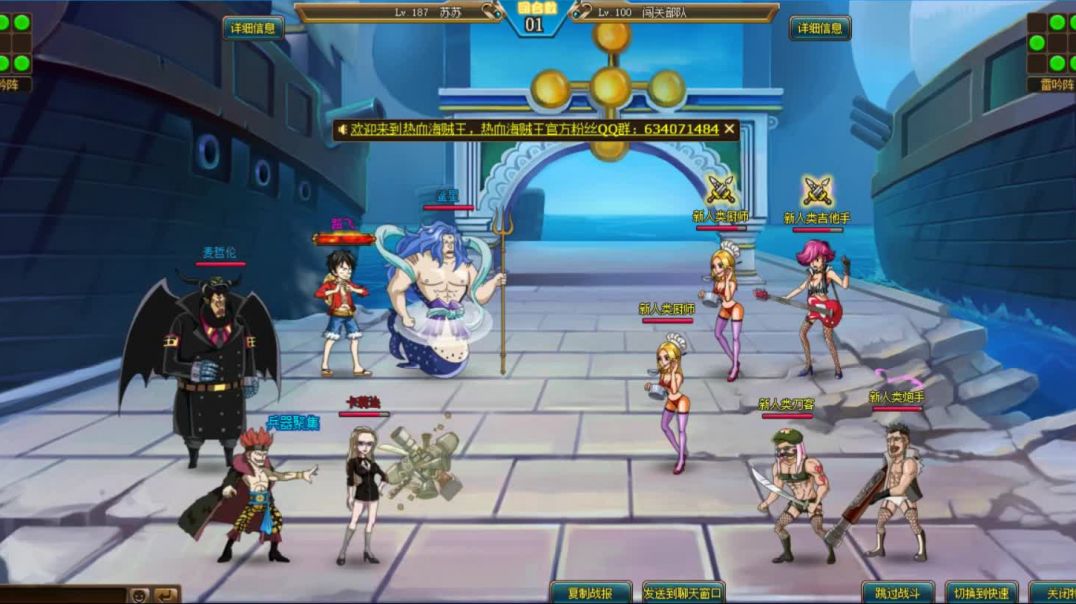The height and width of the screenshot is (604, 1076).
Task: Click the partially visible 关闭 button
Action: 1054,593
